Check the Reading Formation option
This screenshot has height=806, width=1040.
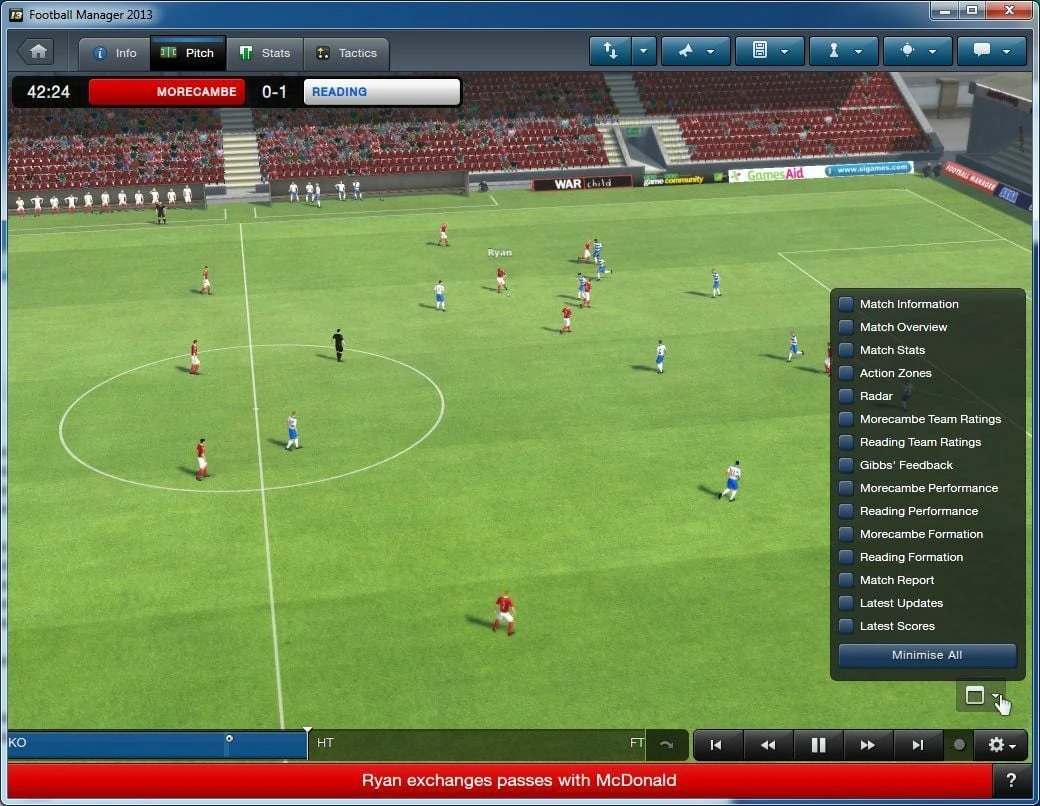coord(846,557)
